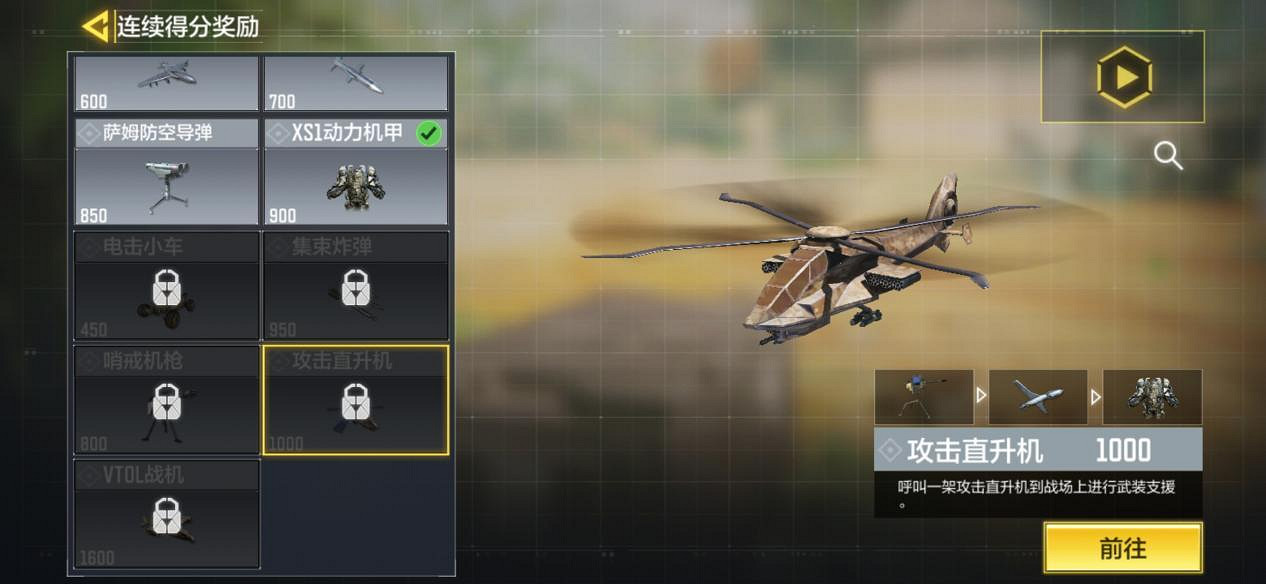
Task: Select the locked 集束炸弹 tile
Action: [x=356, y=286]
